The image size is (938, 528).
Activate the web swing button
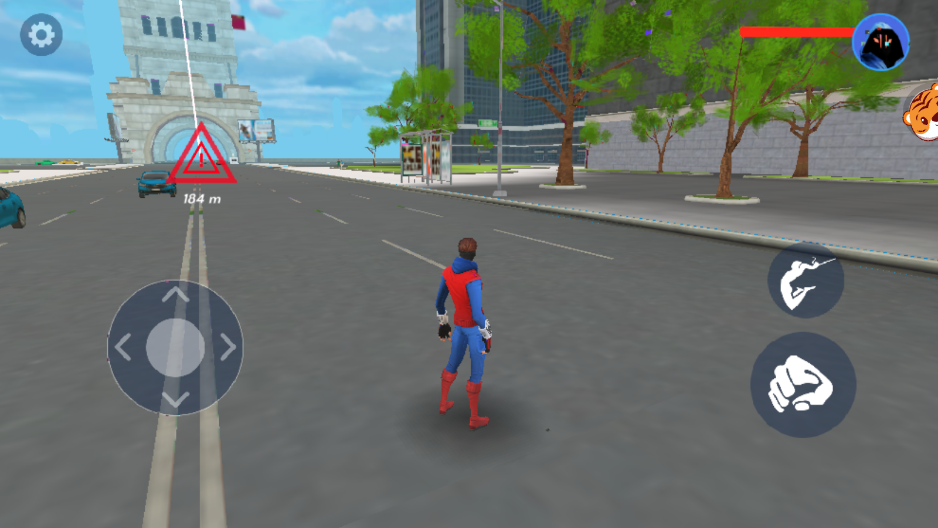pyautogui.click(x=806, y=280)
